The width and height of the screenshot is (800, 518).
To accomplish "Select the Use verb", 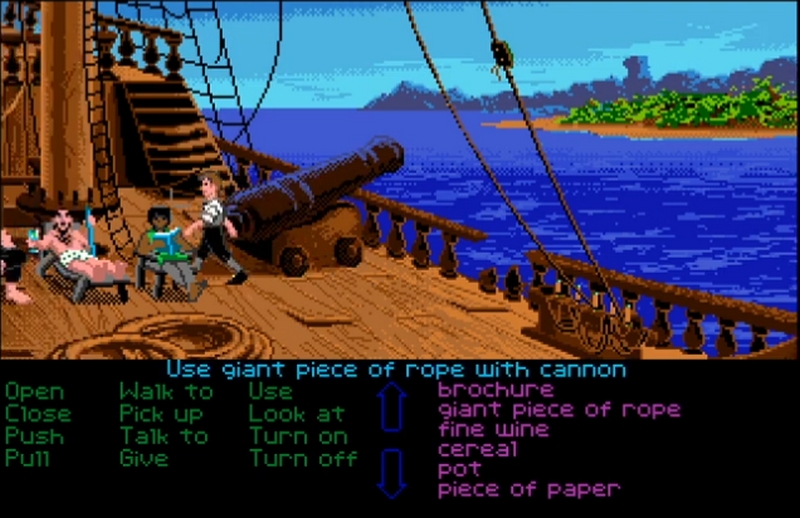I will (x=270, y=392).
